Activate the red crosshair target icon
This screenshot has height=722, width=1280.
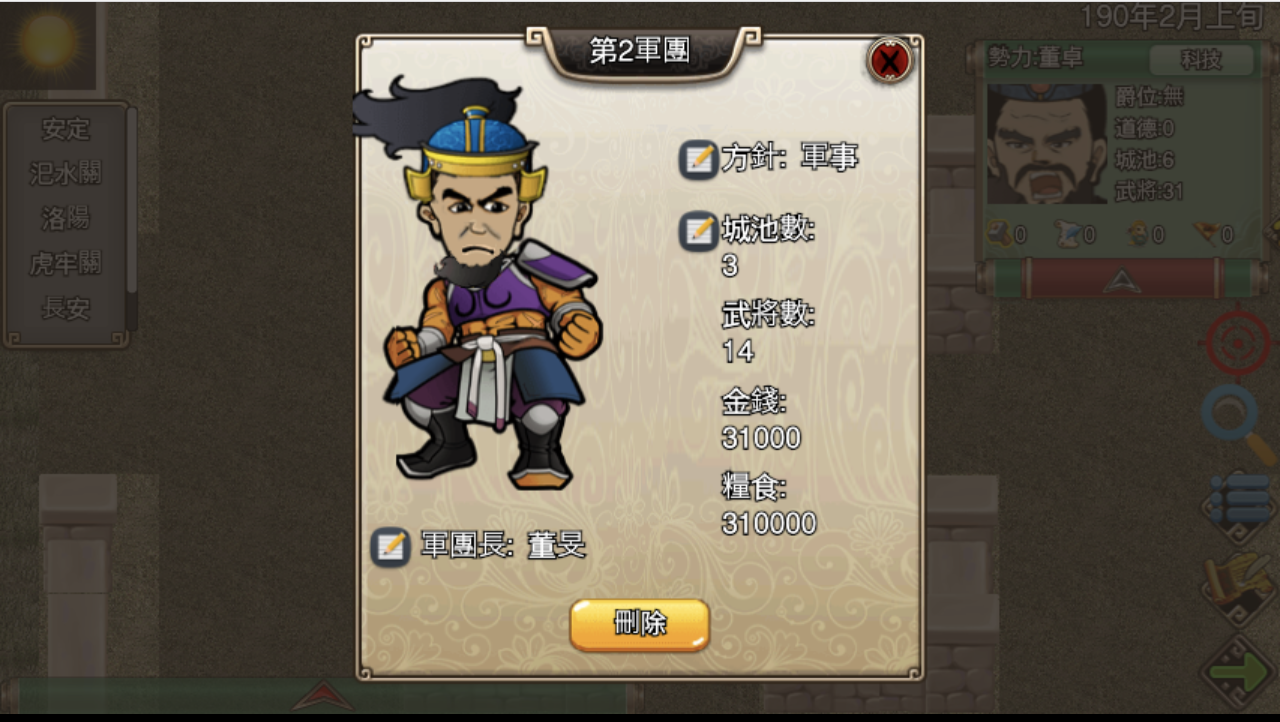tap(1237, 343)
